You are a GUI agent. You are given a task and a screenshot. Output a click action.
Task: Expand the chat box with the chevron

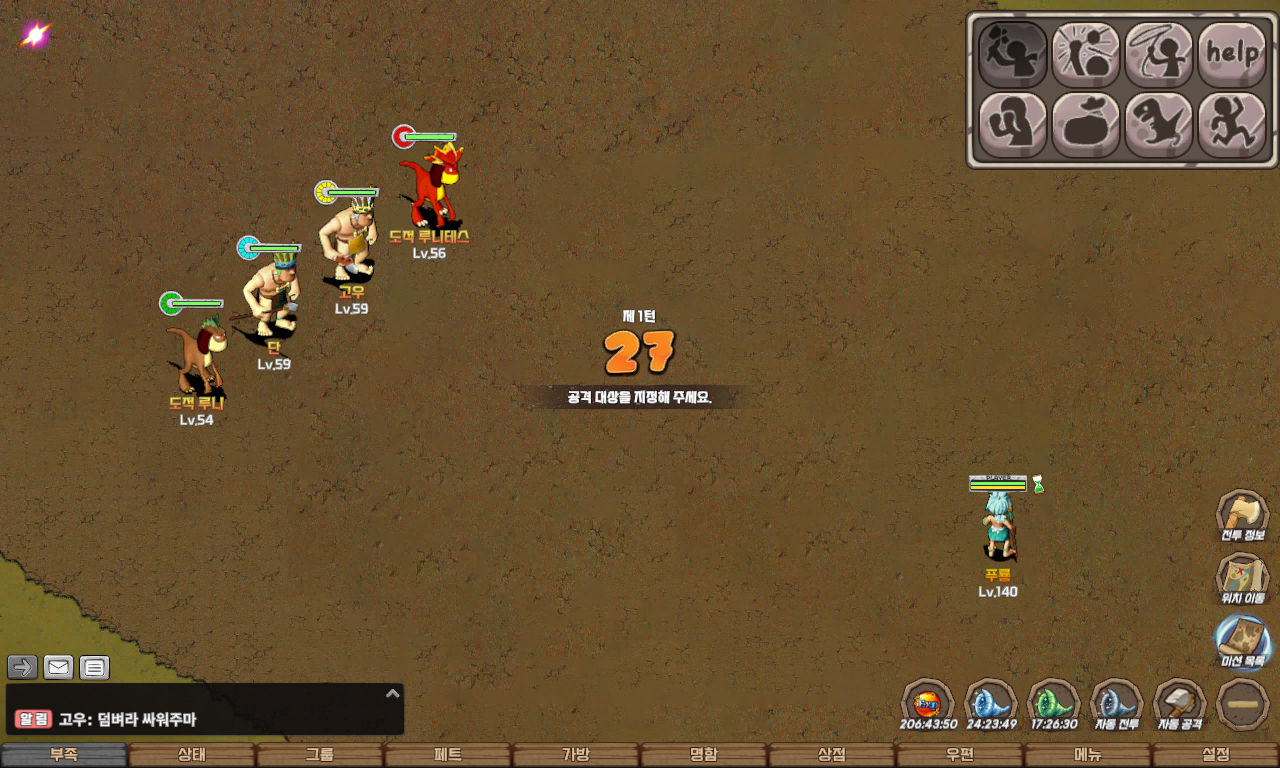point(393,693)
